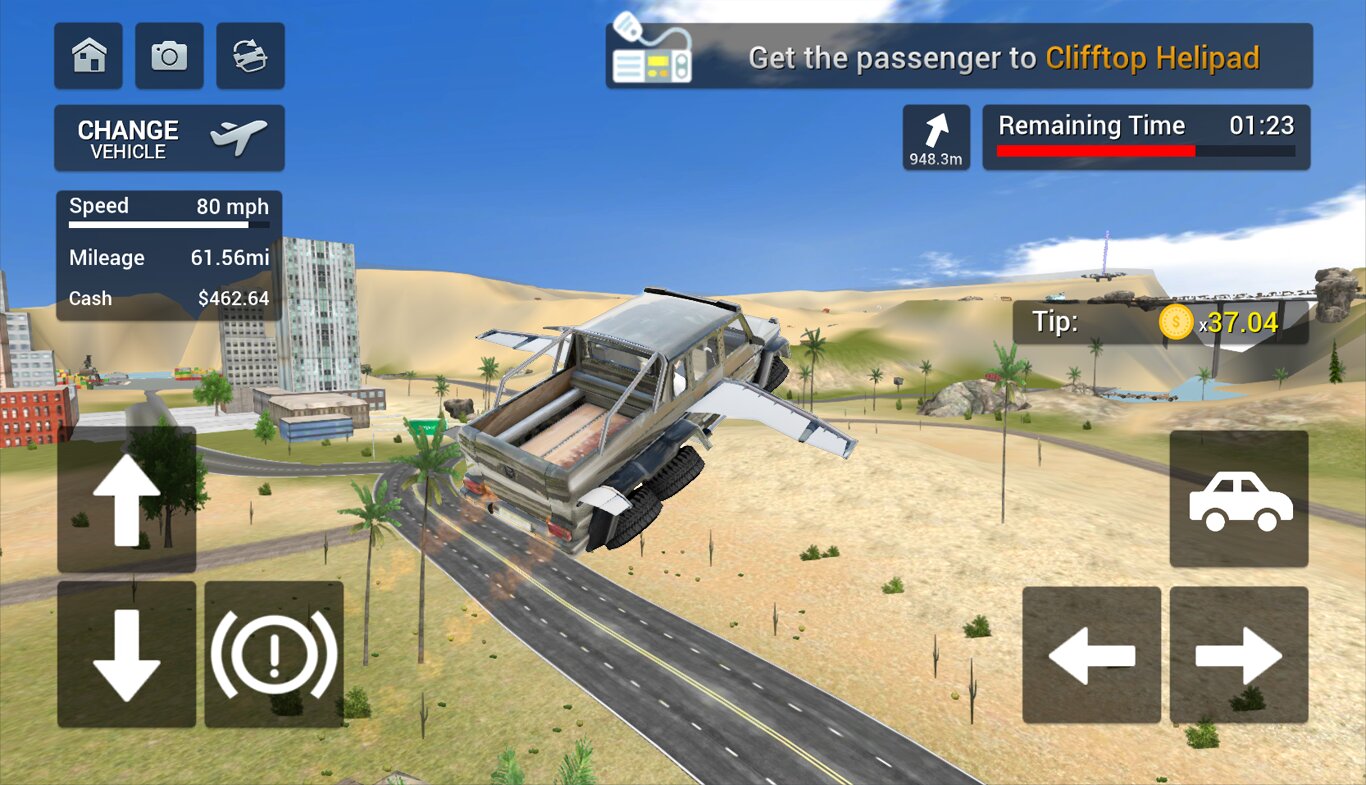Click the waypoint direction arrow indicator

pos(936,137)
